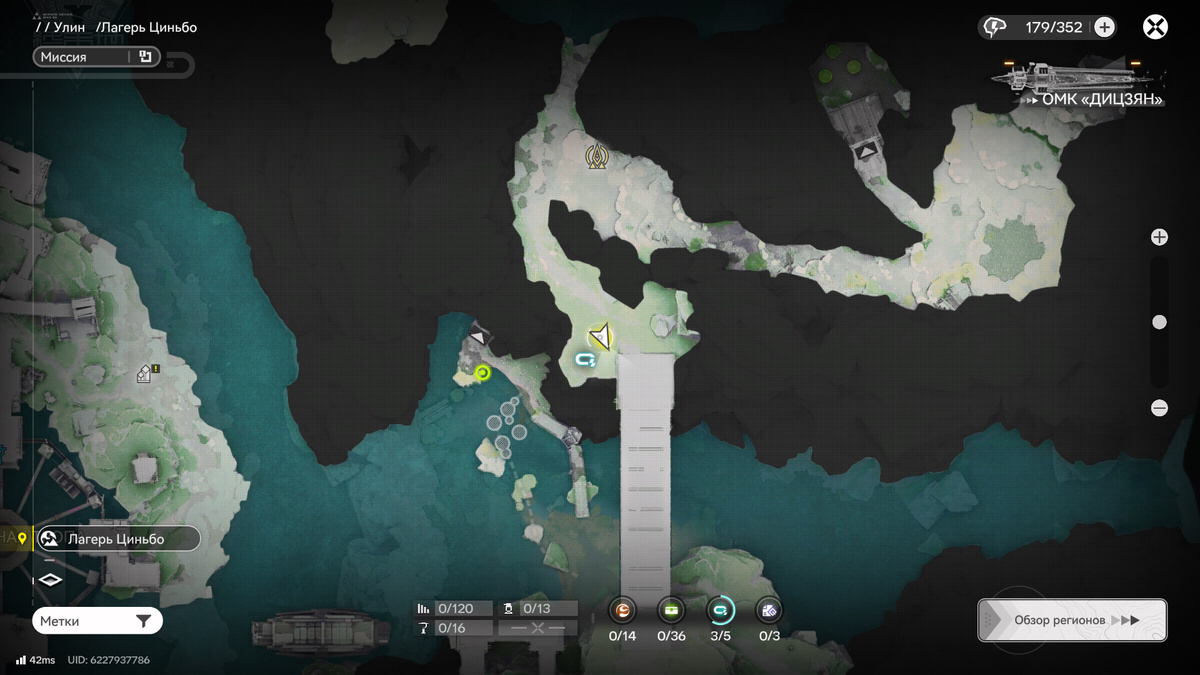Show the green chest collectible 0/36
Viewport: 1200px width, 675px height.
tap(671, 610)
